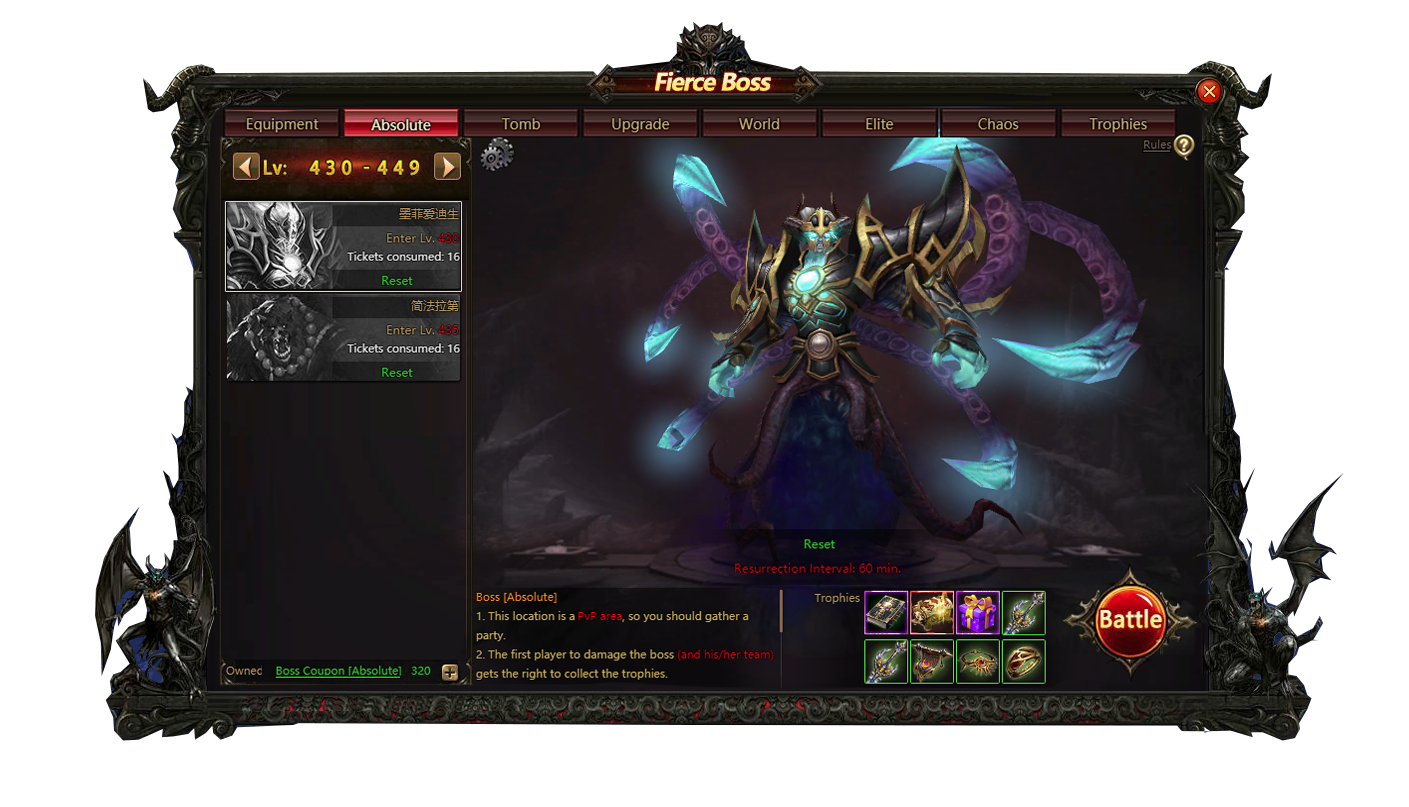Click the Boss Coupon [Absolute] link

click(x=338, y=671)
